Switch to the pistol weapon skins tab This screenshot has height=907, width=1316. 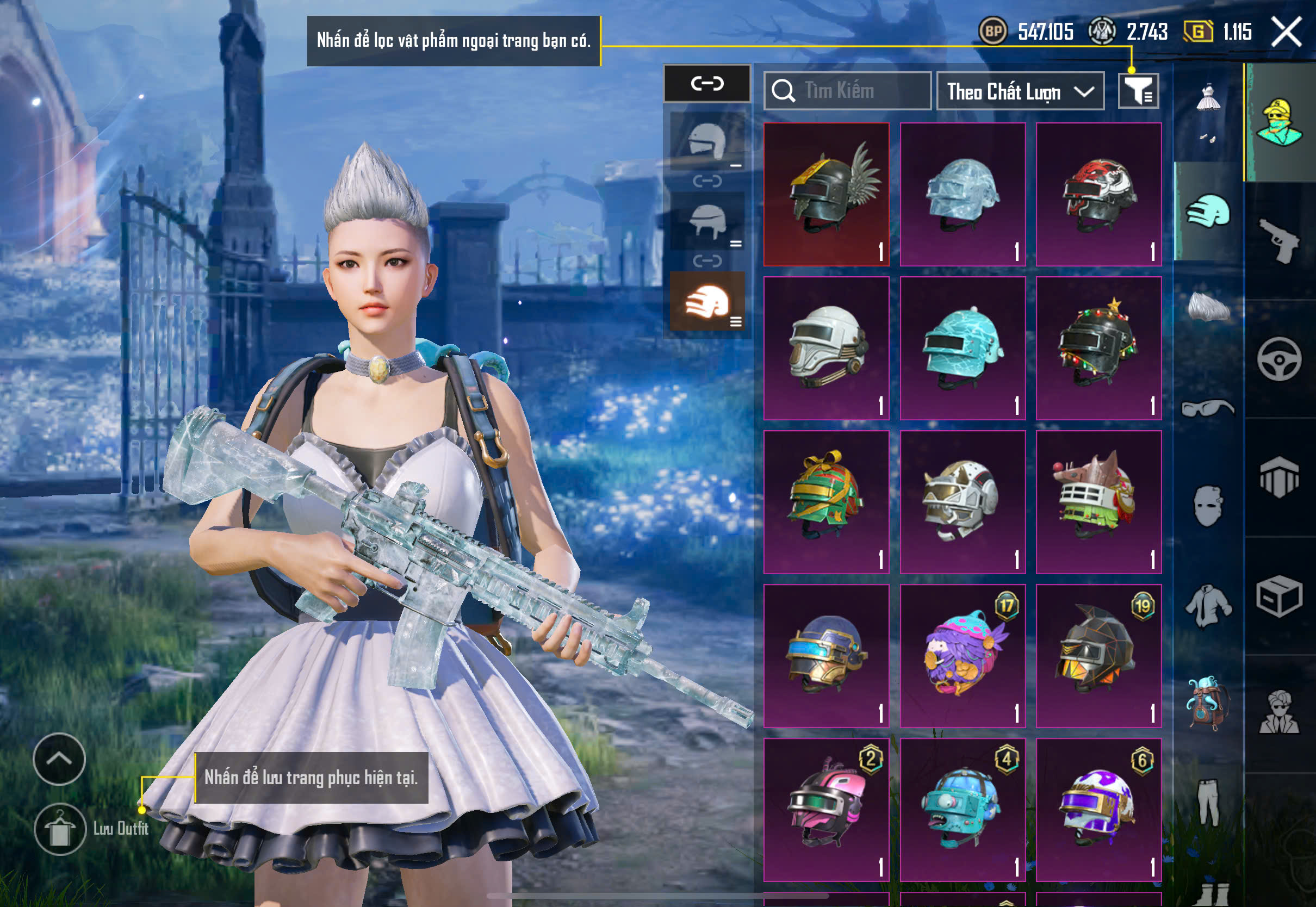tap(1279, 241)
